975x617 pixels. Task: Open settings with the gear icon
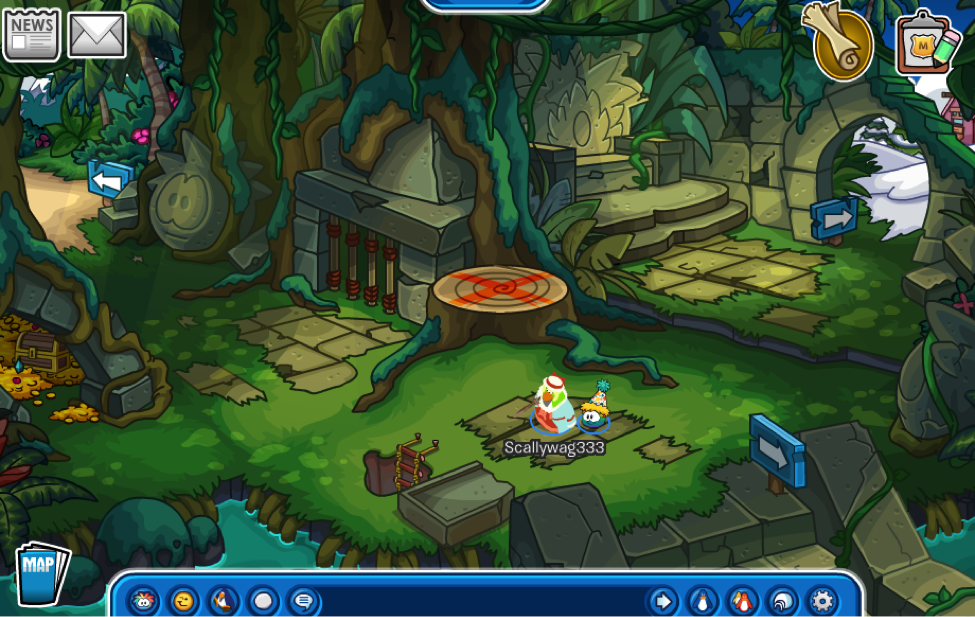point(822,601)
